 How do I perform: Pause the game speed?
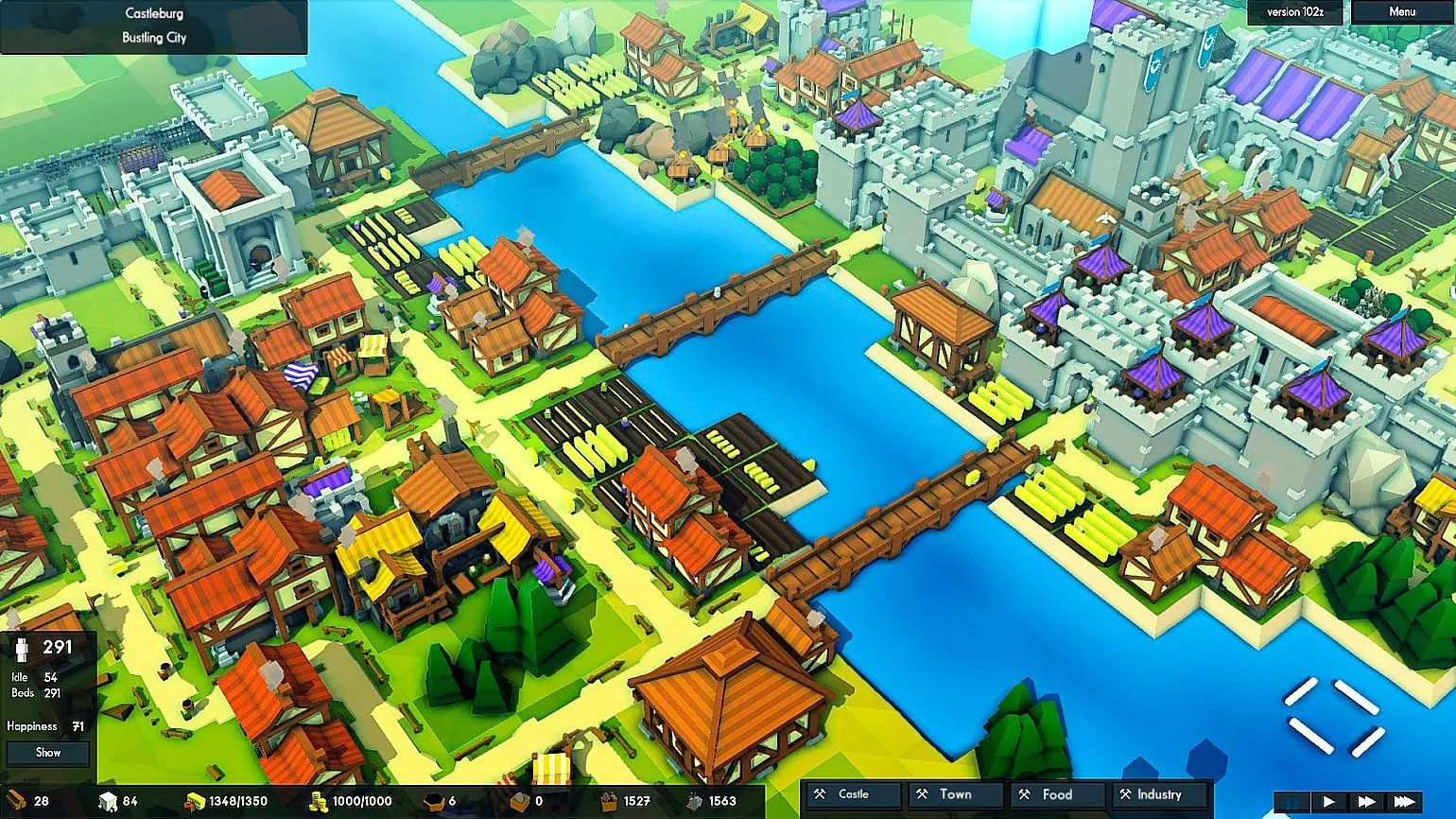click(x=1292, y=802)
